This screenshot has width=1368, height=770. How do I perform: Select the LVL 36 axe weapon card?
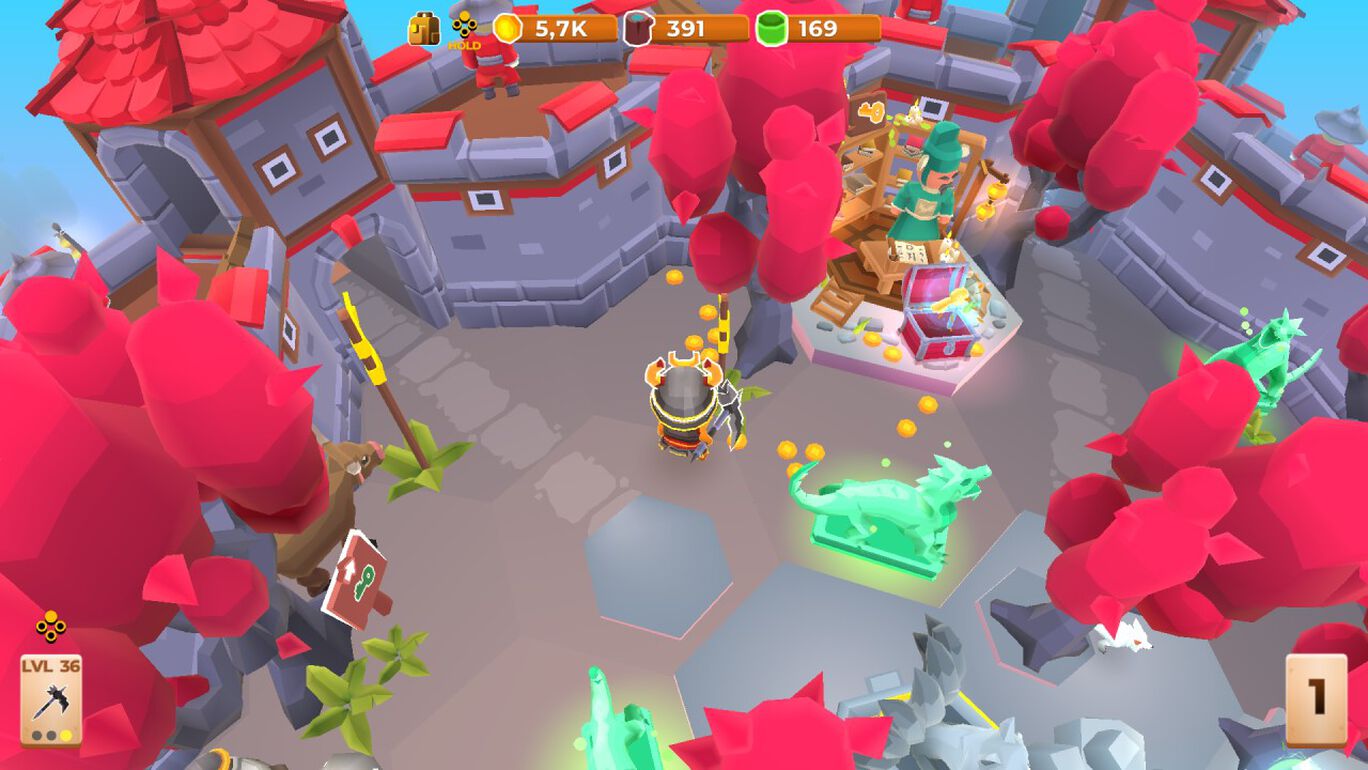51,700
